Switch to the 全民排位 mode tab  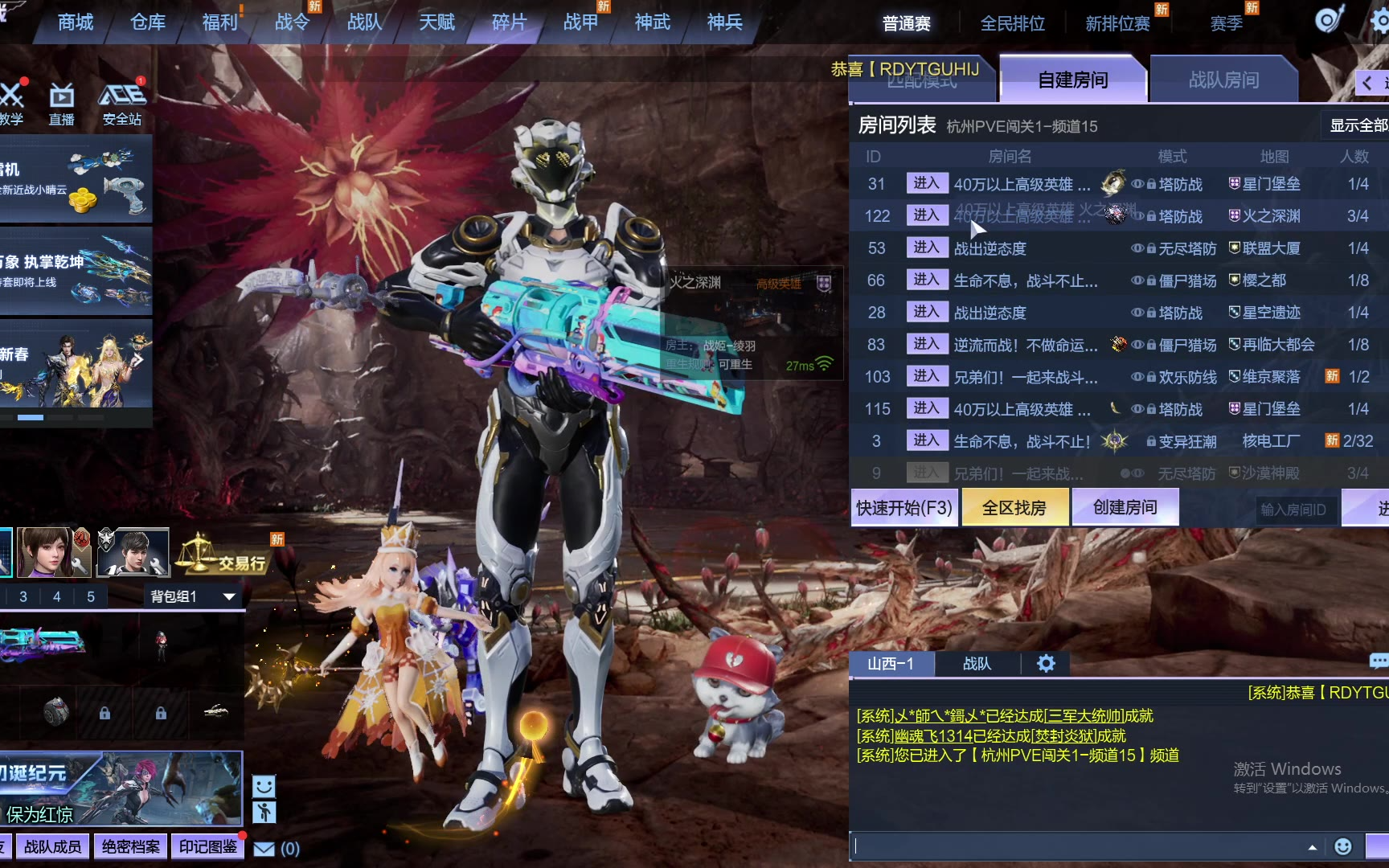1012,24
